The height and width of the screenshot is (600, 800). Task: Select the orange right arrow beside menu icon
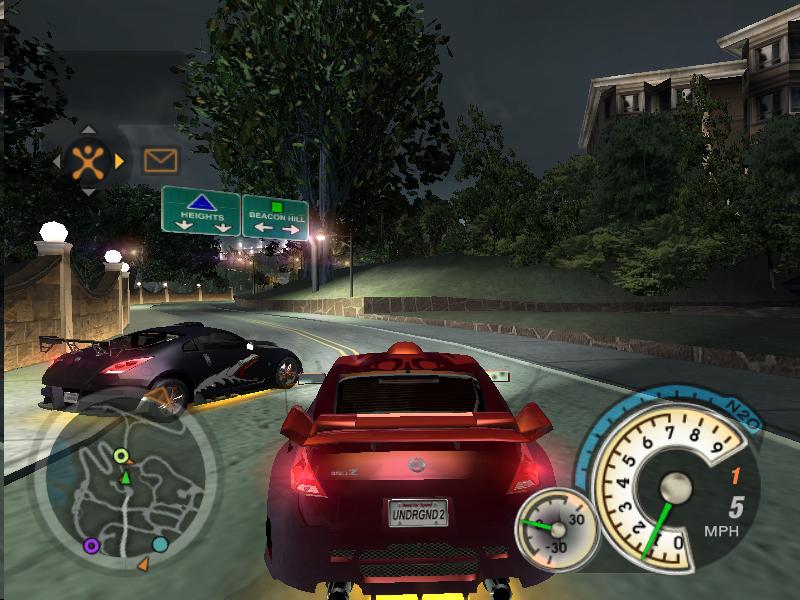[x=120, y=160]
